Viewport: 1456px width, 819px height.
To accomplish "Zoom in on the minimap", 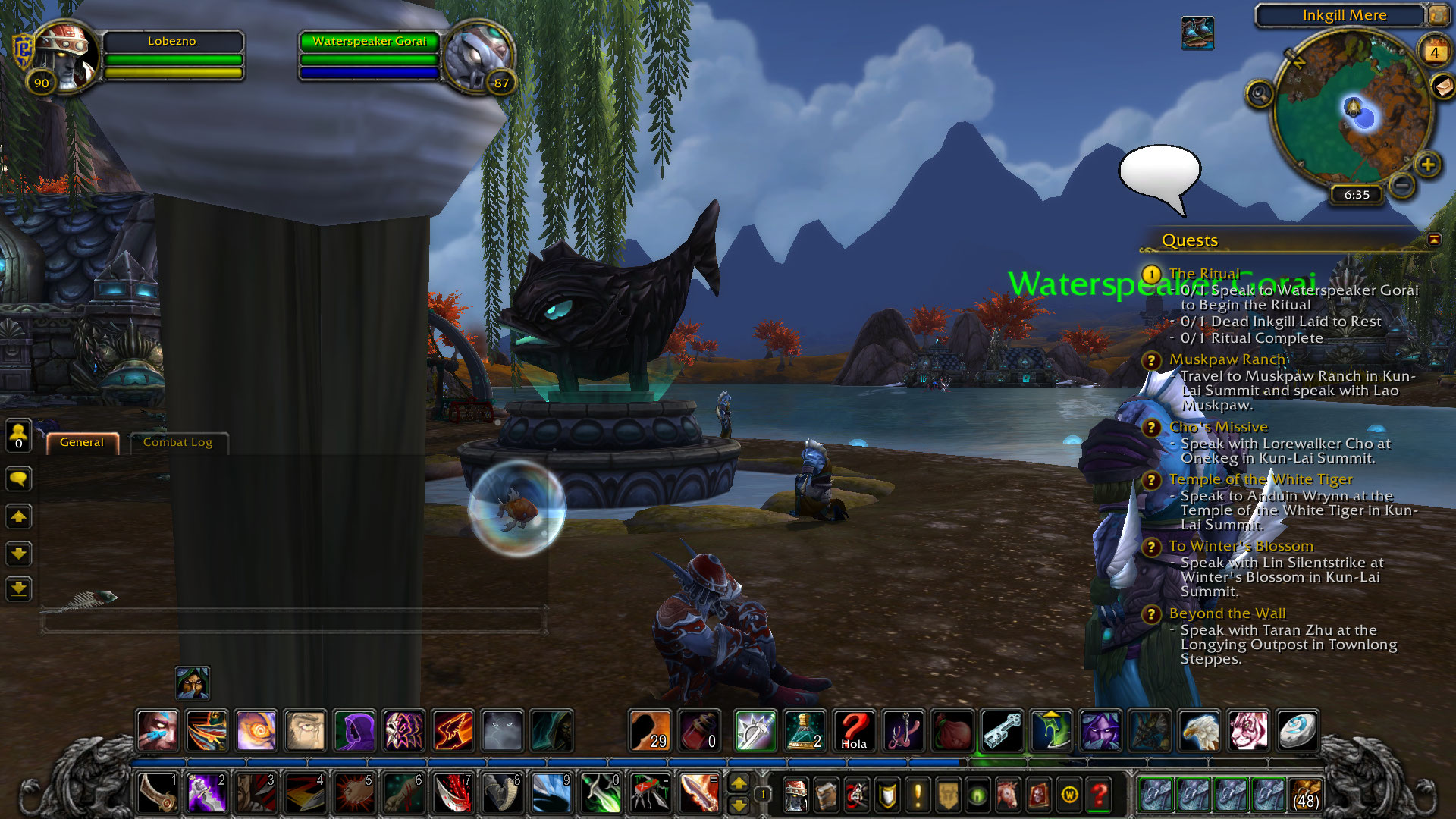I will (1428, 165).
